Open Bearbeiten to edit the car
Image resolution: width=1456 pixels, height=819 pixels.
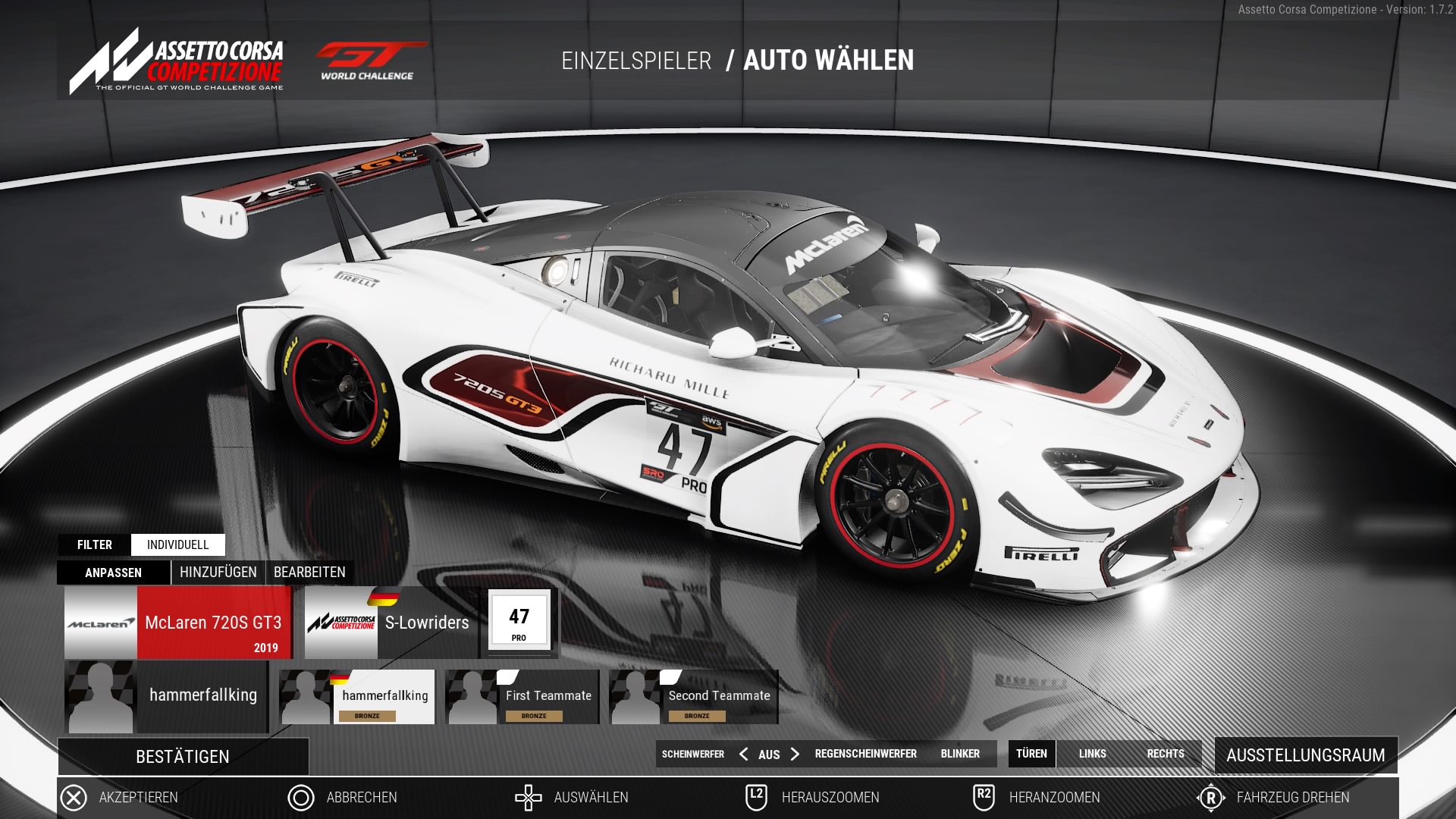point(309,573)
